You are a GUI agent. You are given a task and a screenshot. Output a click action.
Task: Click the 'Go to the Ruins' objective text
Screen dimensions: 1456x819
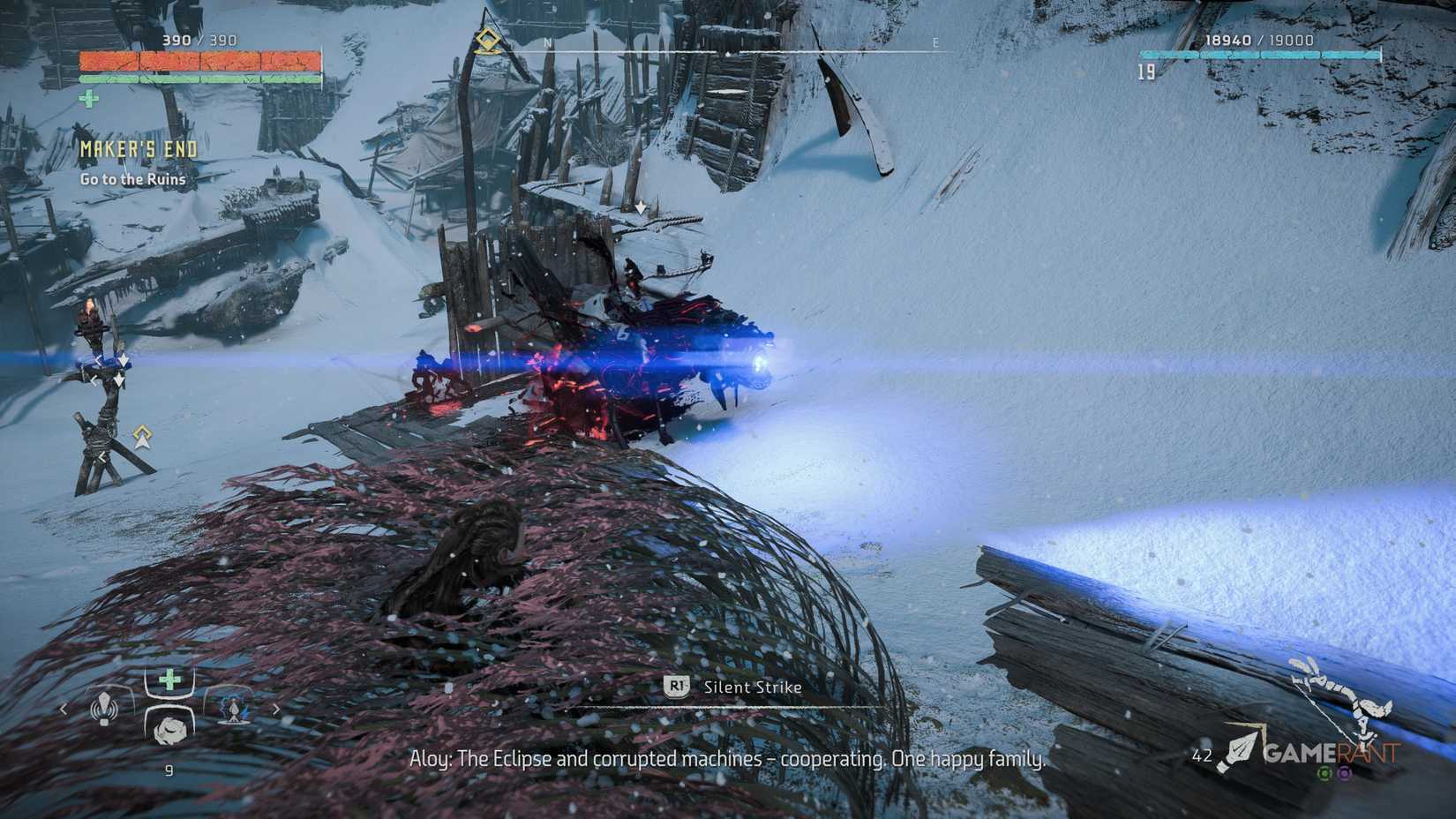[132, 179]
